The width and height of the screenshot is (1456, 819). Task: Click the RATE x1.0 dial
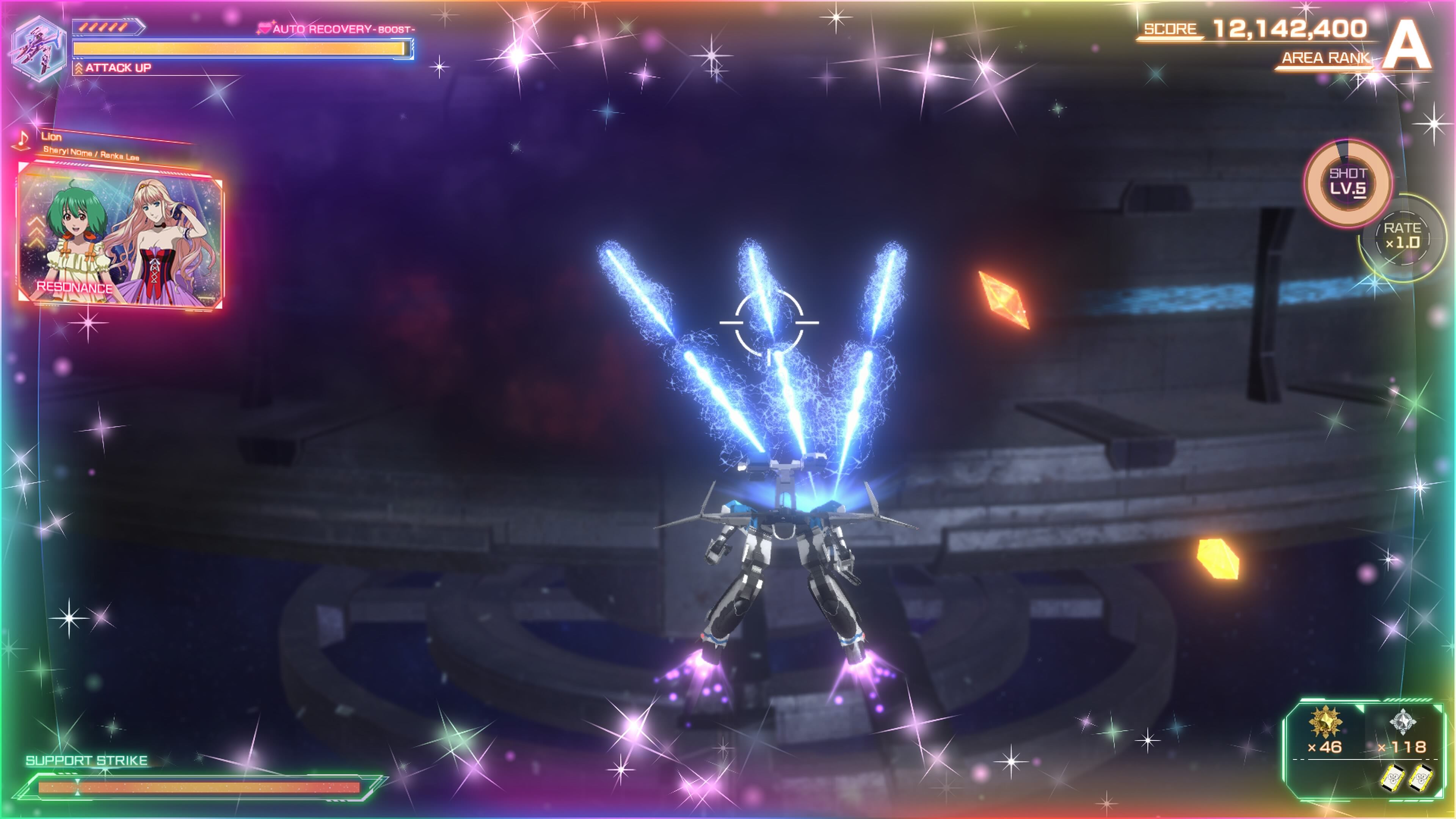(1402, 236)
